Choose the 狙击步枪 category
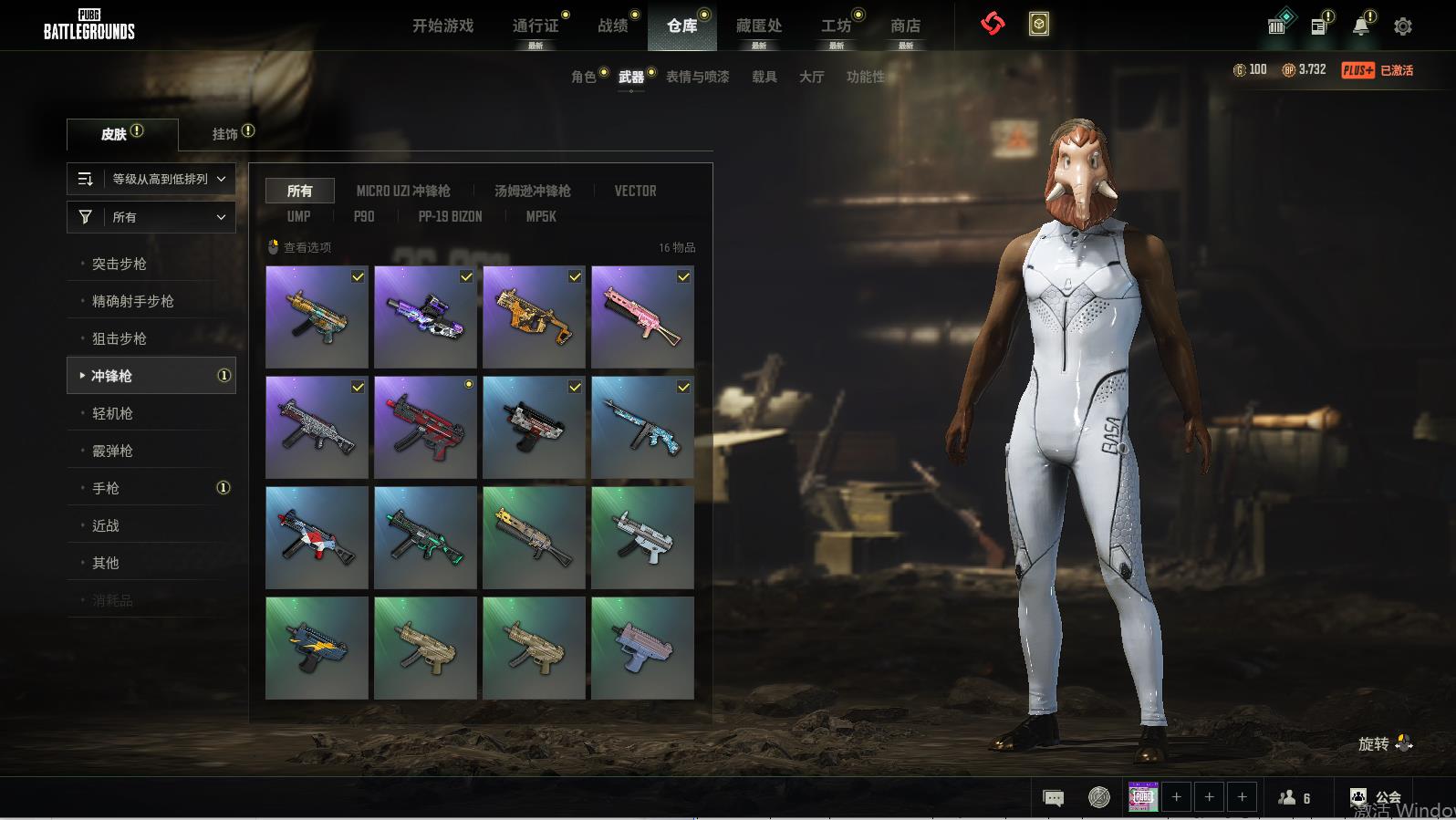The height and width of the screenshot is (820, 1456). tap(119, 338)
